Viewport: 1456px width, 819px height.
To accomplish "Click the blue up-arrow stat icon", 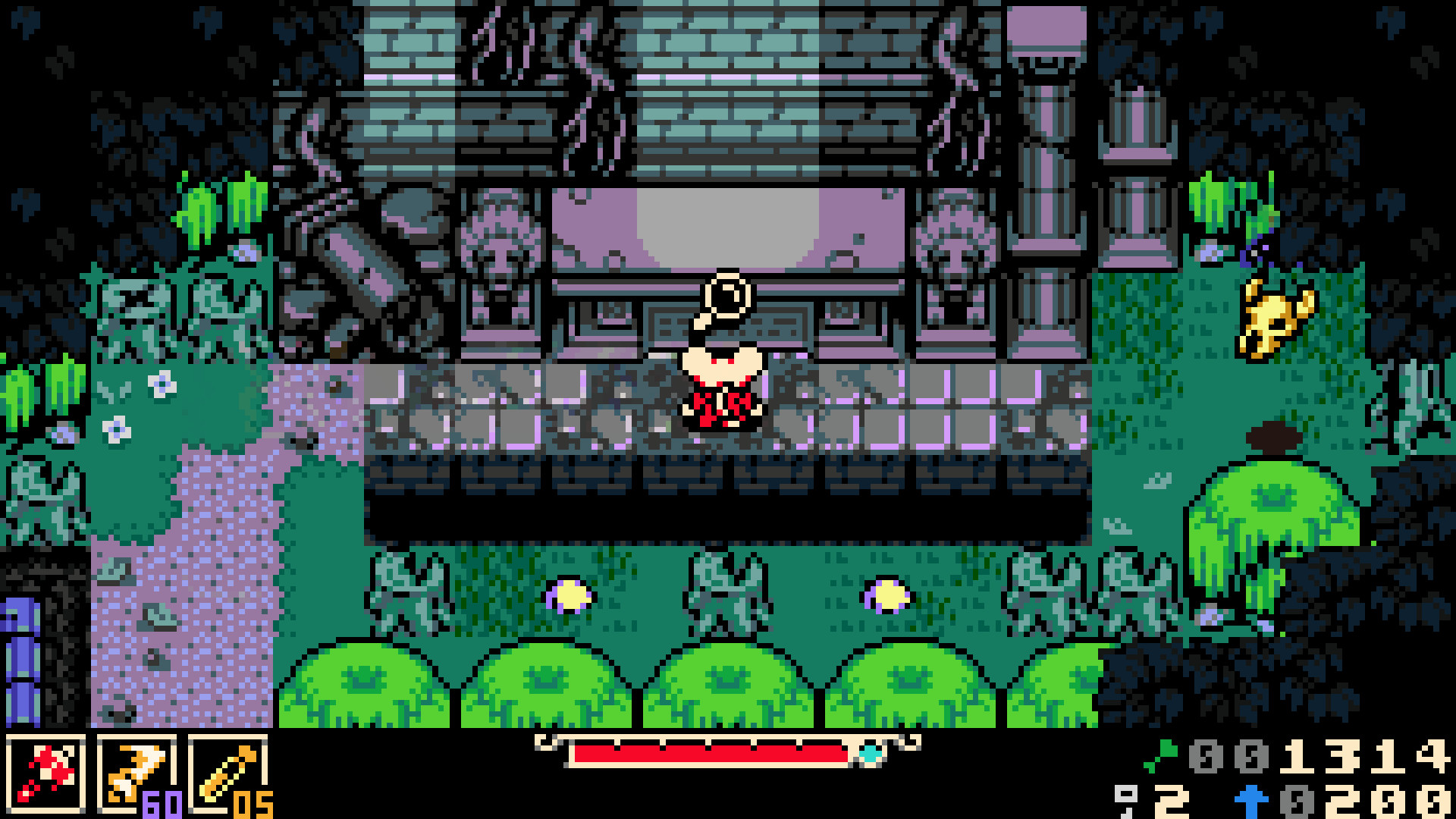I will 1250,802.
